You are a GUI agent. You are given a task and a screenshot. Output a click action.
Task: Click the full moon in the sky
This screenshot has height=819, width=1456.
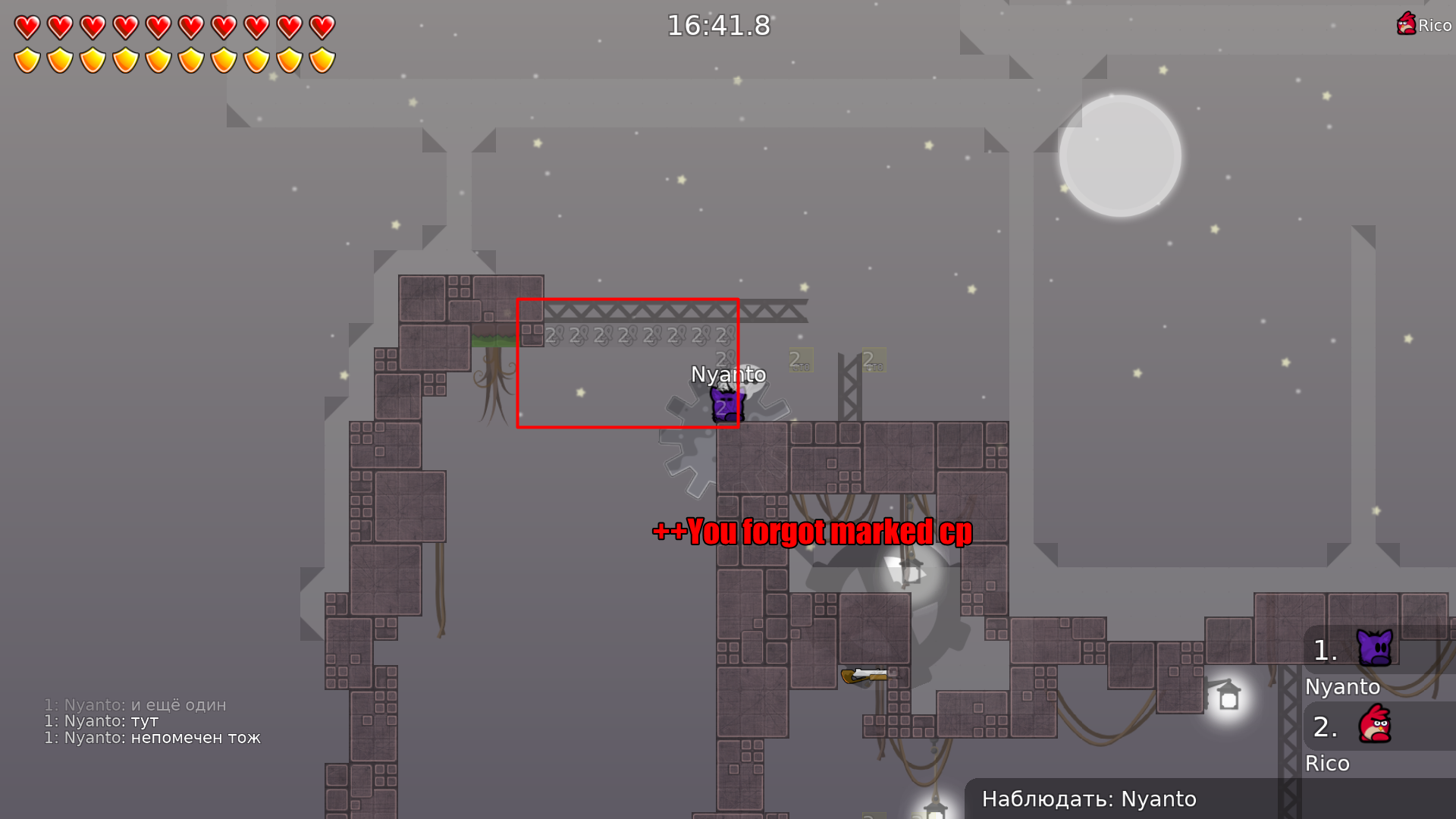coord(1119,154)
